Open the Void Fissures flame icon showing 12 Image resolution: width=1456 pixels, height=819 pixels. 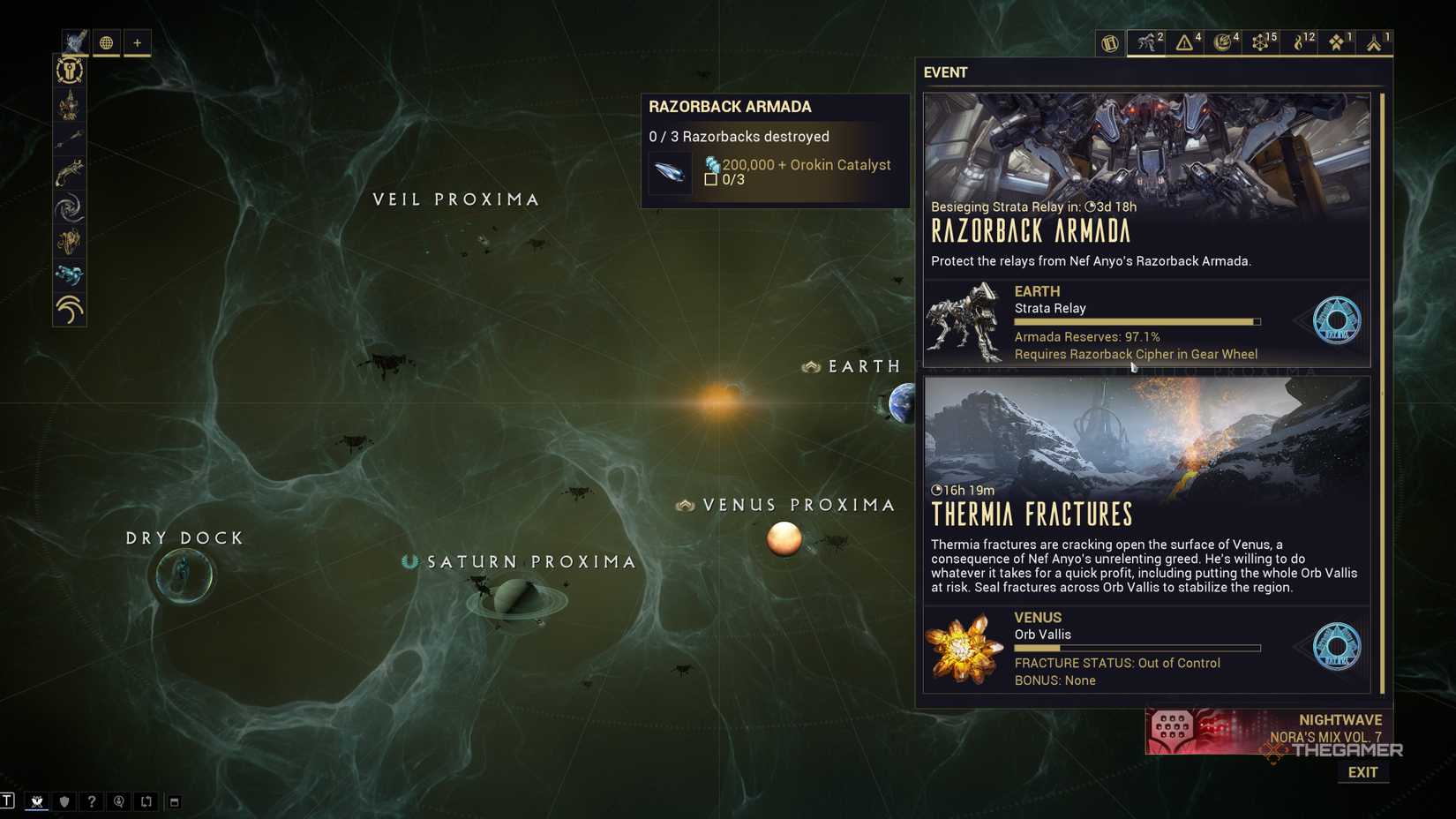coord(1300,41)
